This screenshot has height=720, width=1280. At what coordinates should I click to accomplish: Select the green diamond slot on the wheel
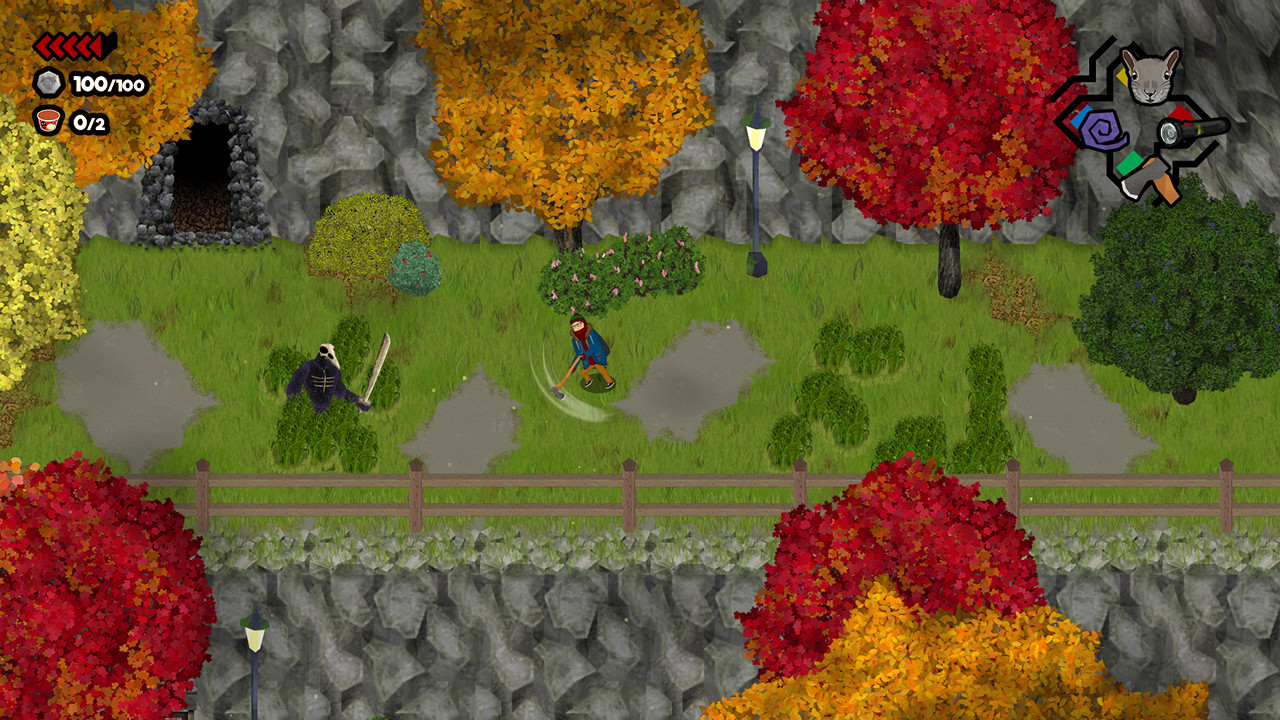click(x=1131, y=161)
